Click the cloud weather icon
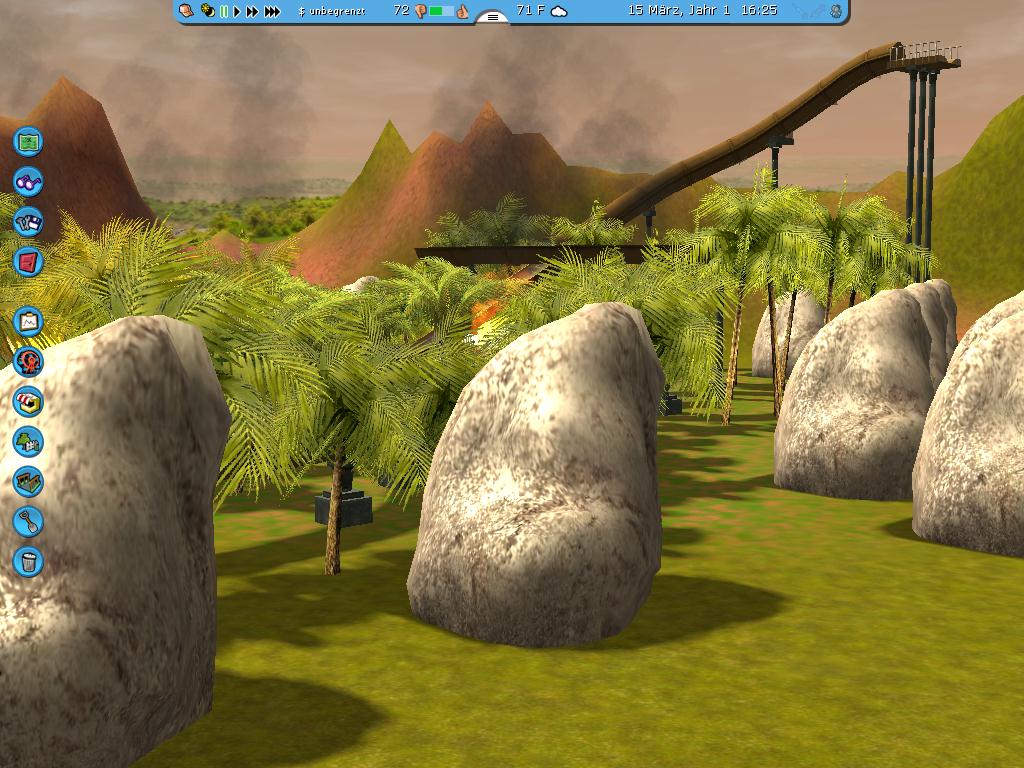The image size is (1024, 768). coord(559,11)
